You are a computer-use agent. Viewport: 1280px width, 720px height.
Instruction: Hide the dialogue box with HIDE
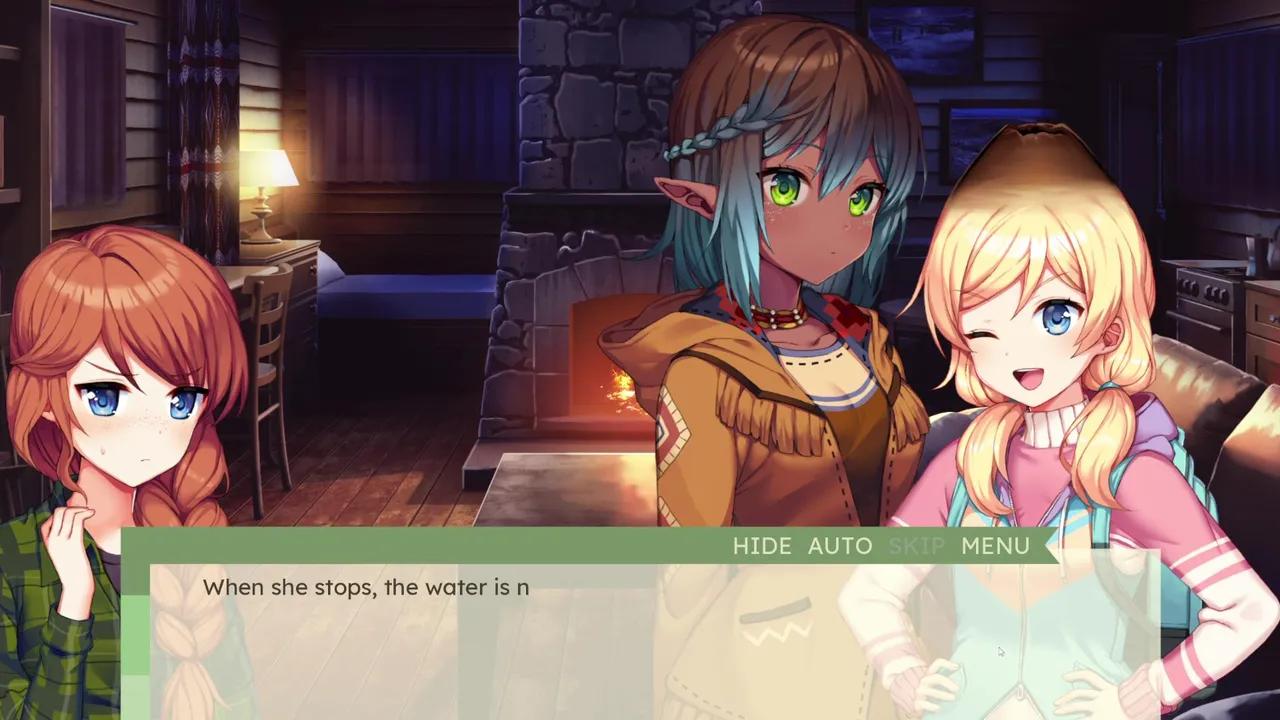[761, 546]
